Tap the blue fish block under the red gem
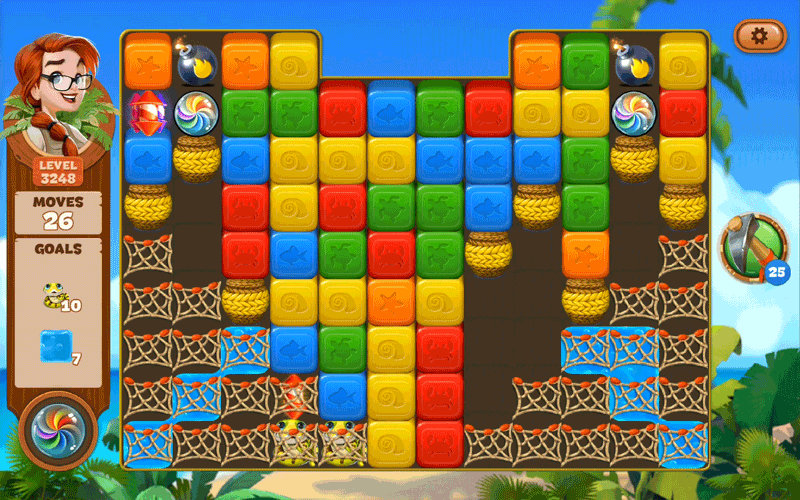 [x=147, y=159]
